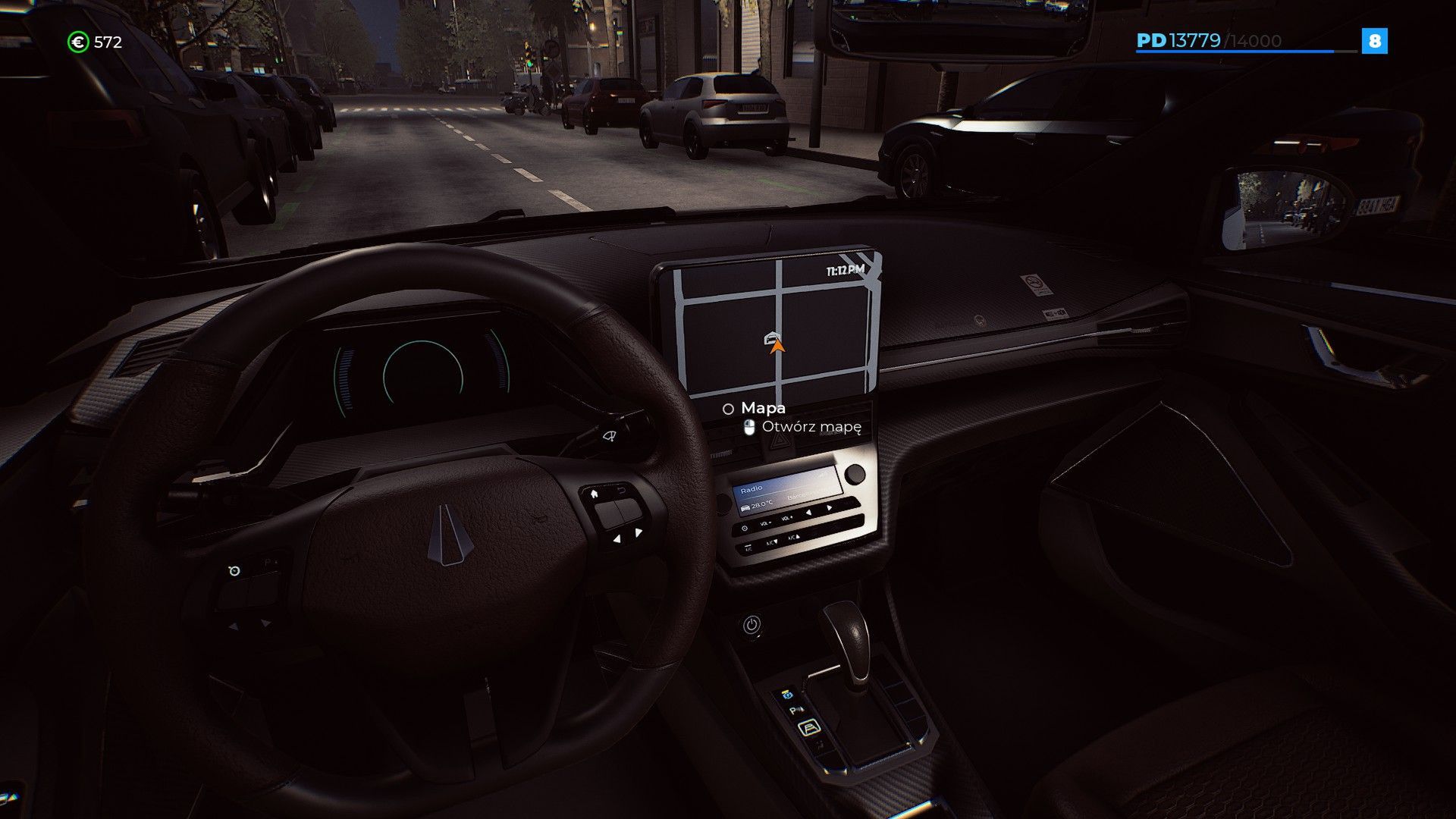Select the VOL+ volume icon

(x=786, y=519)
